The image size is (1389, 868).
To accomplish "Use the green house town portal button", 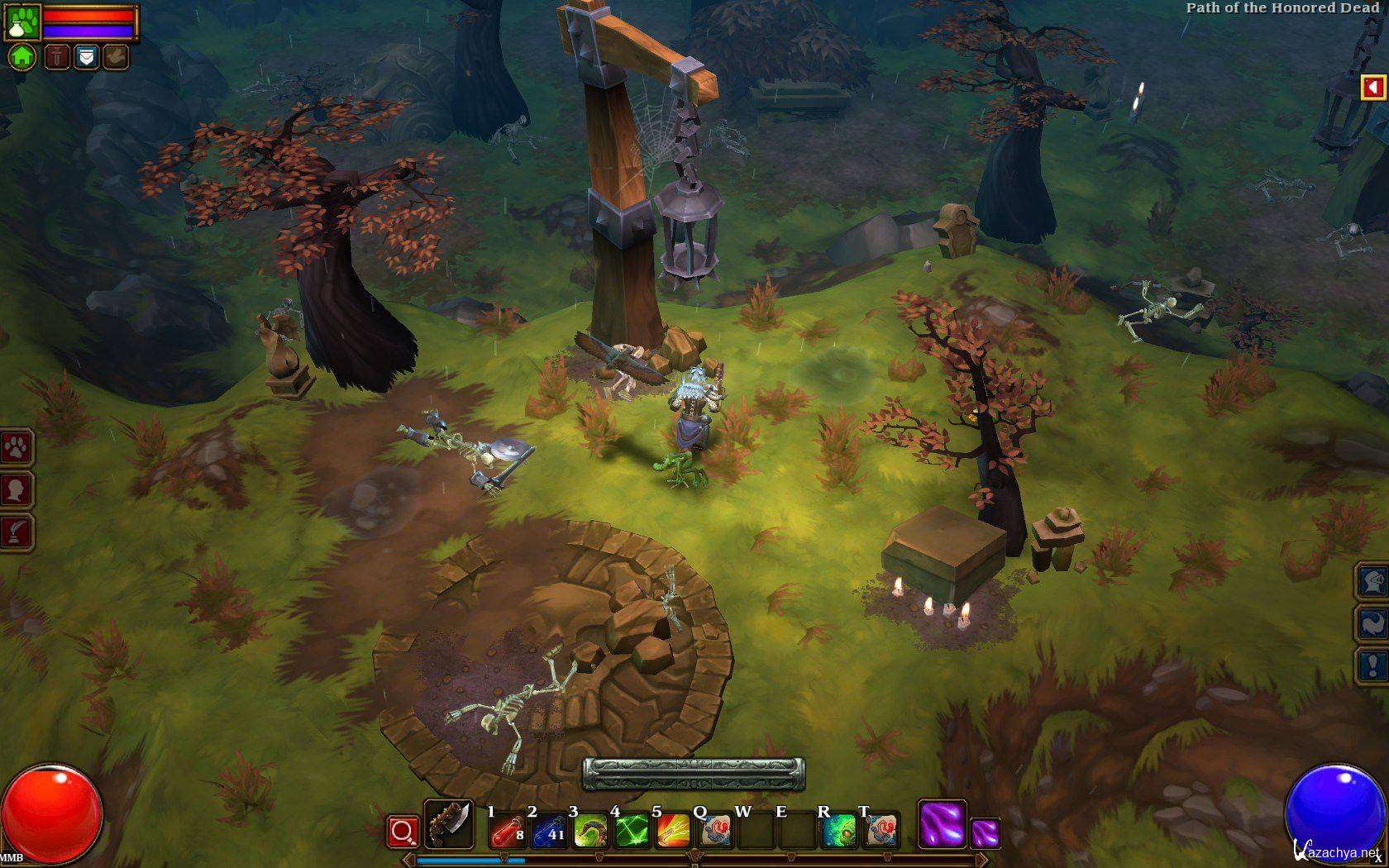I will click(22, 57).
